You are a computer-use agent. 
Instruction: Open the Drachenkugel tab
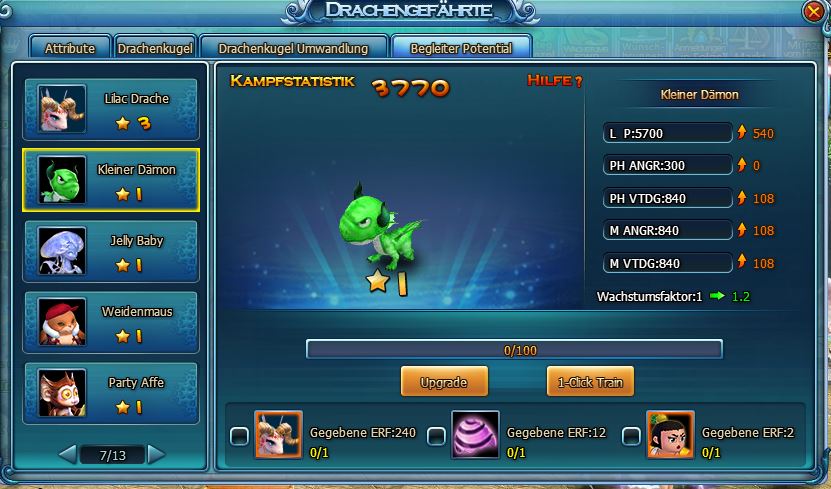[x=155, y=48]
